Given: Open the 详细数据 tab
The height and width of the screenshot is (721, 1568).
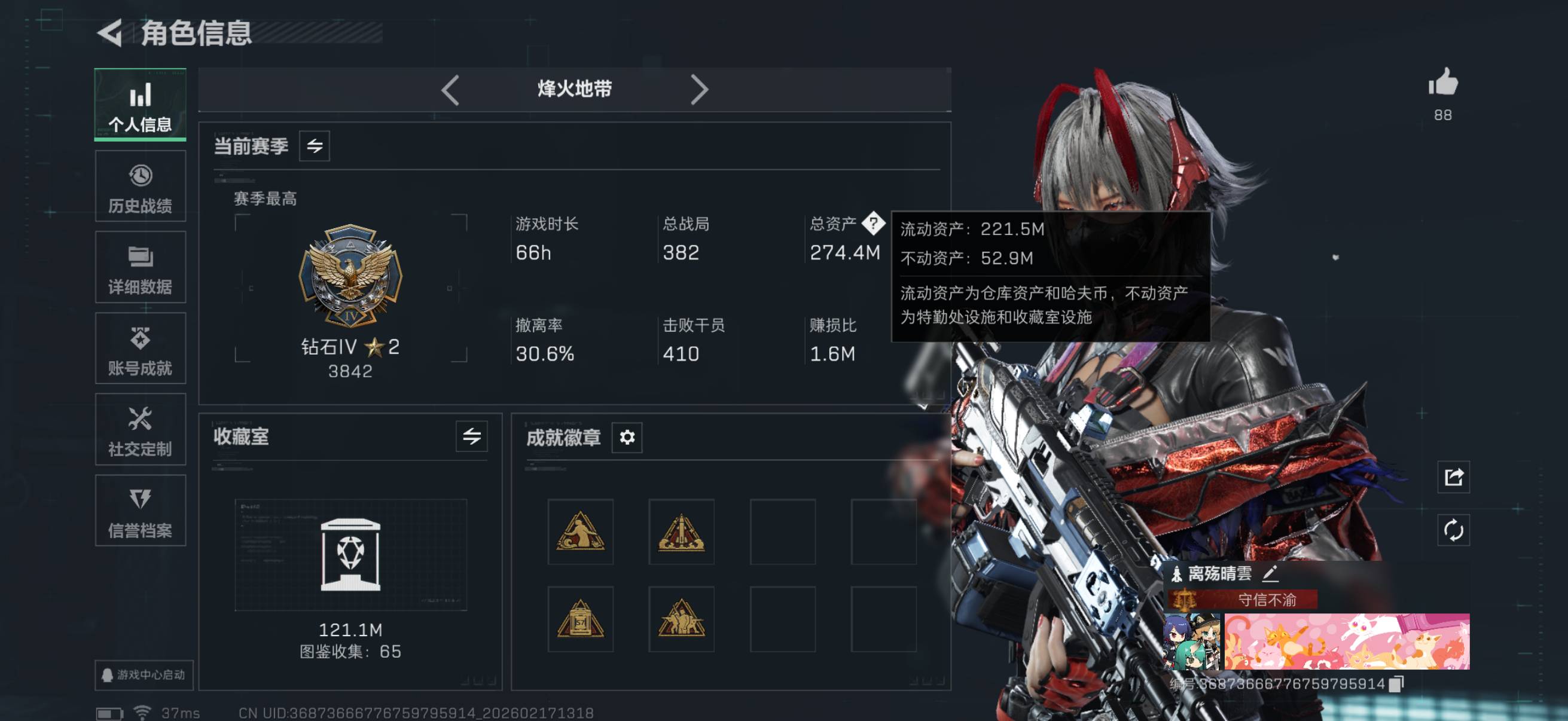Looking at the screenshot, I should (x=140, y=268).
